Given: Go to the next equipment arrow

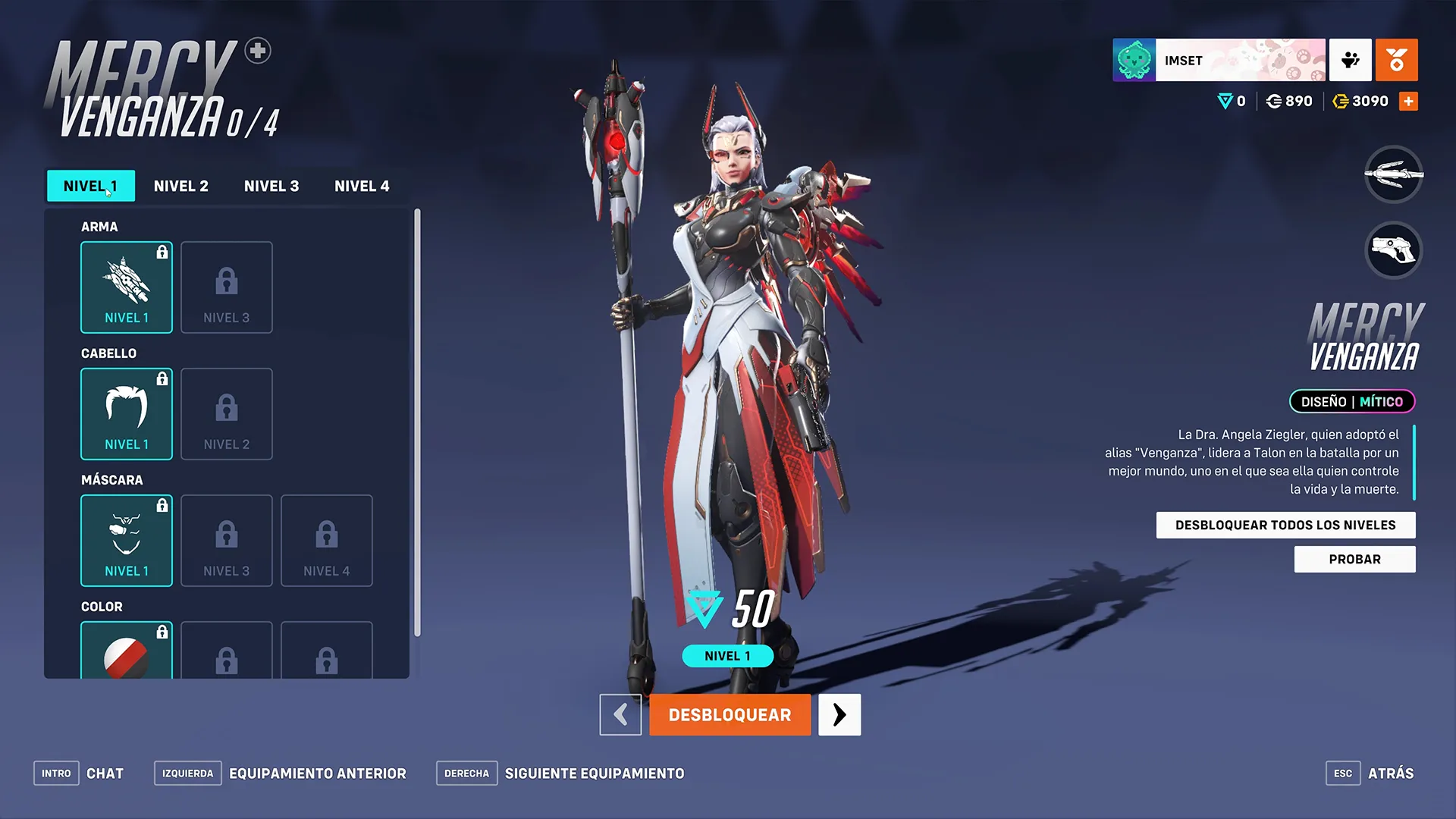Looking at the screenshot, I should (839, 715).
